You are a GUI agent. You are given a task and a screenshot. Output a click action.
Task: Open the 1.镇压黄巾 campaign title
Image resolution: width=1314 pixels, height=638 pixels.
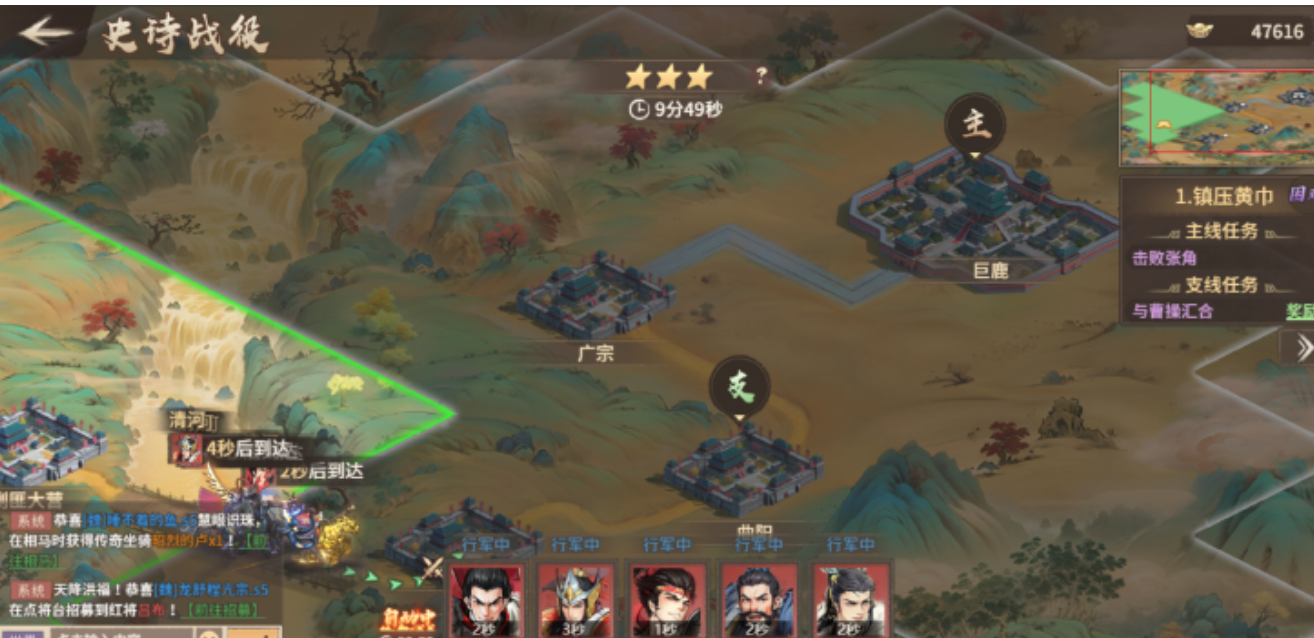pos(1223,197)
